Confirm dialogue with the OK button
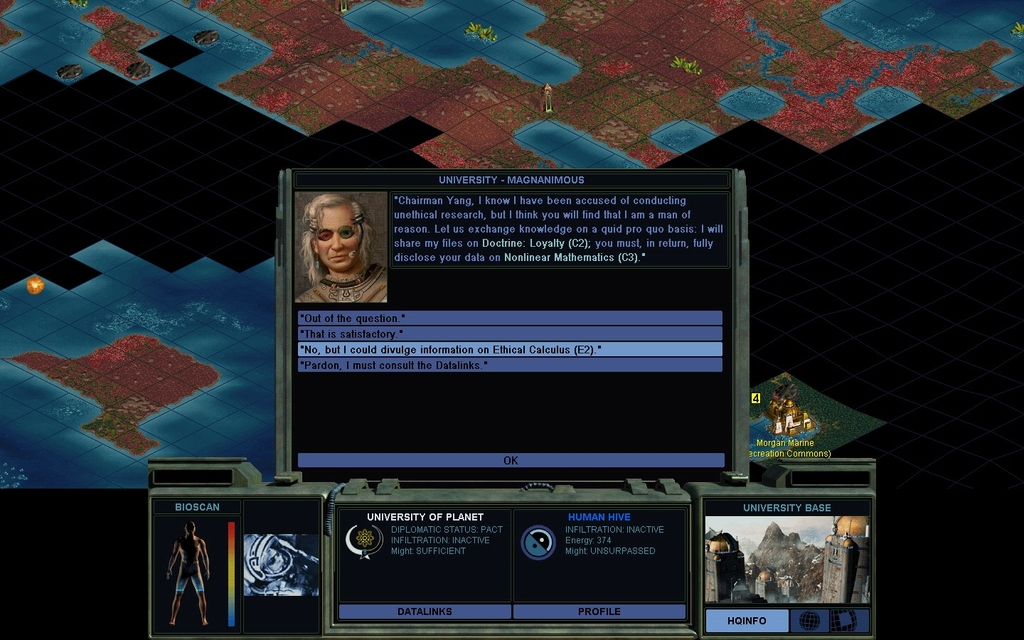Image resolution: width=1024 pixels, height=640 pixels. click(x=510, y=460)
